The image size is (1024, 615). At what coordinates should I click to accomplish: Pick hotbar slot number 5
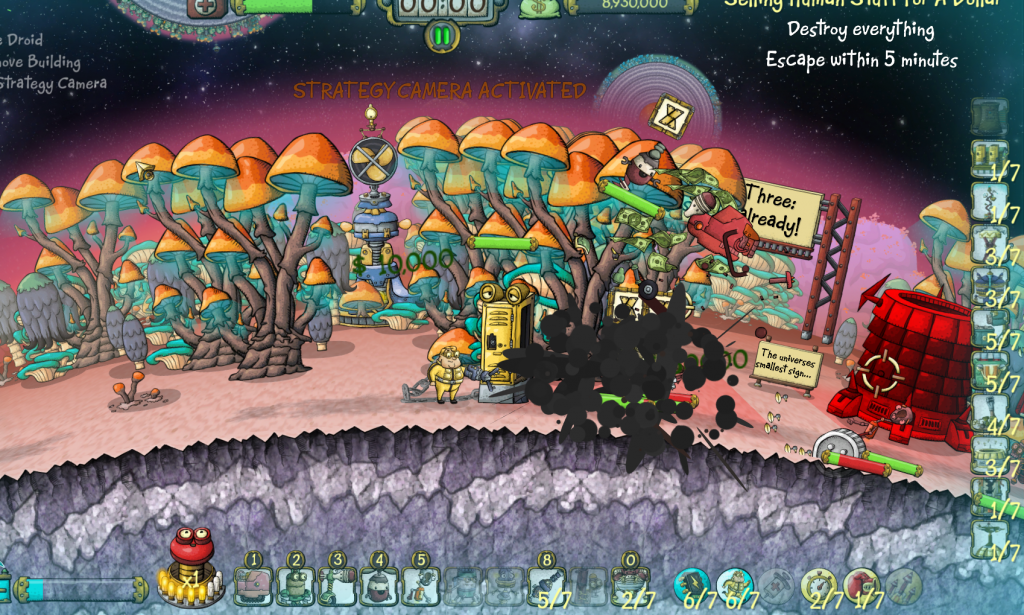(421, 585)
